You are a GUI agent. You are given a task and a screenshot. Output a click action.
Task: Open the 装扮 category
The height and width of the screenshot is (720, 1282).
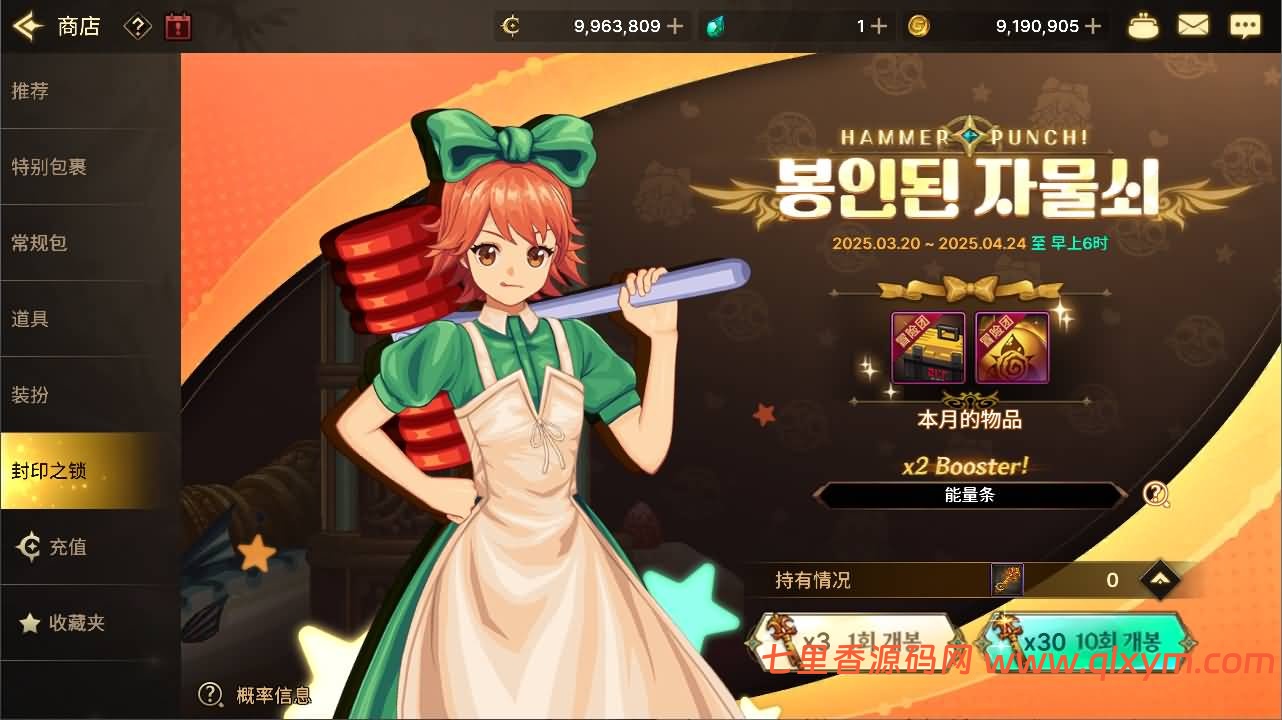pos(40,394)
